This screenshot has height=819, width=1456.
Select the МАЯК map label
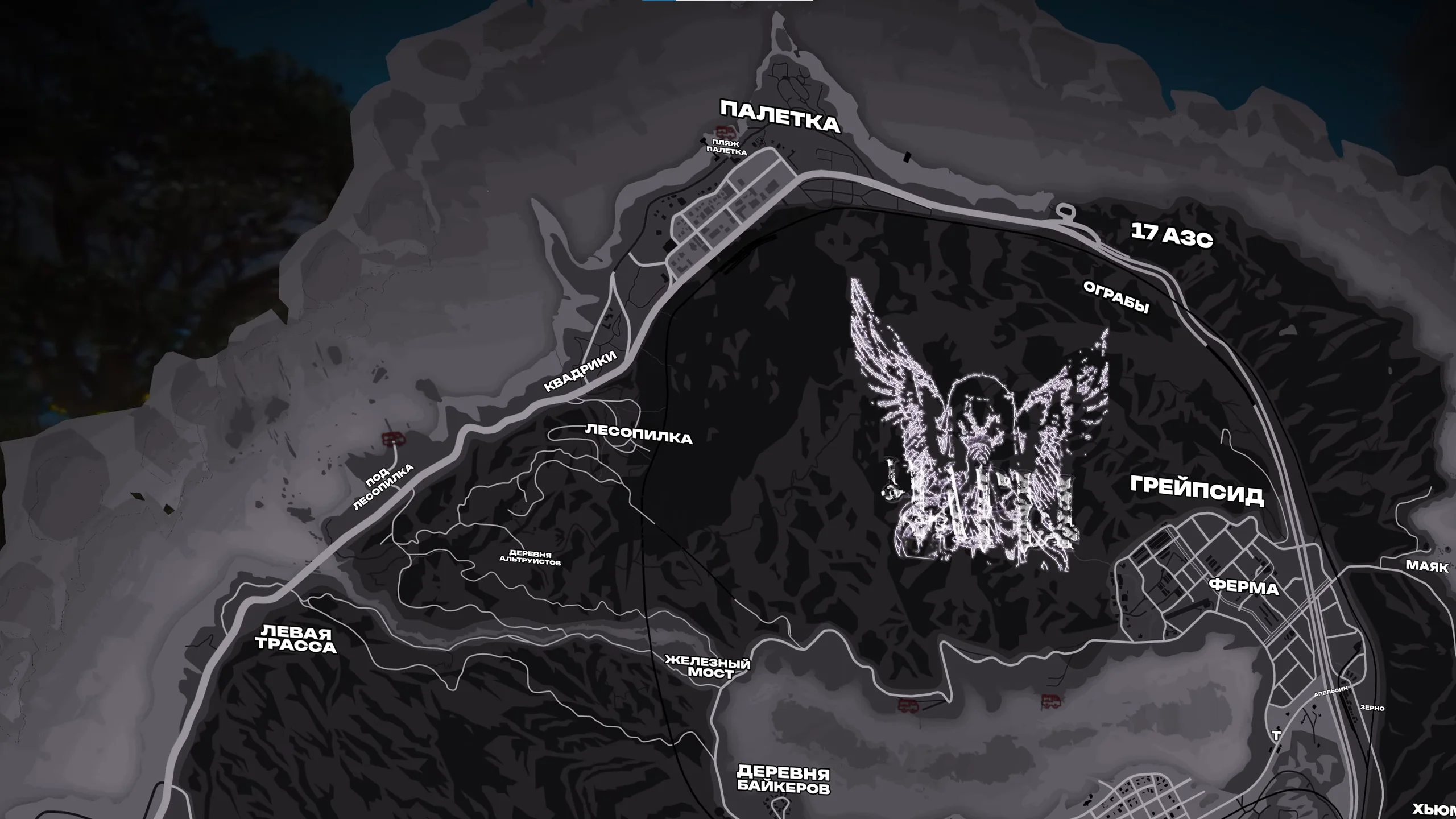tap(1427, 565)
